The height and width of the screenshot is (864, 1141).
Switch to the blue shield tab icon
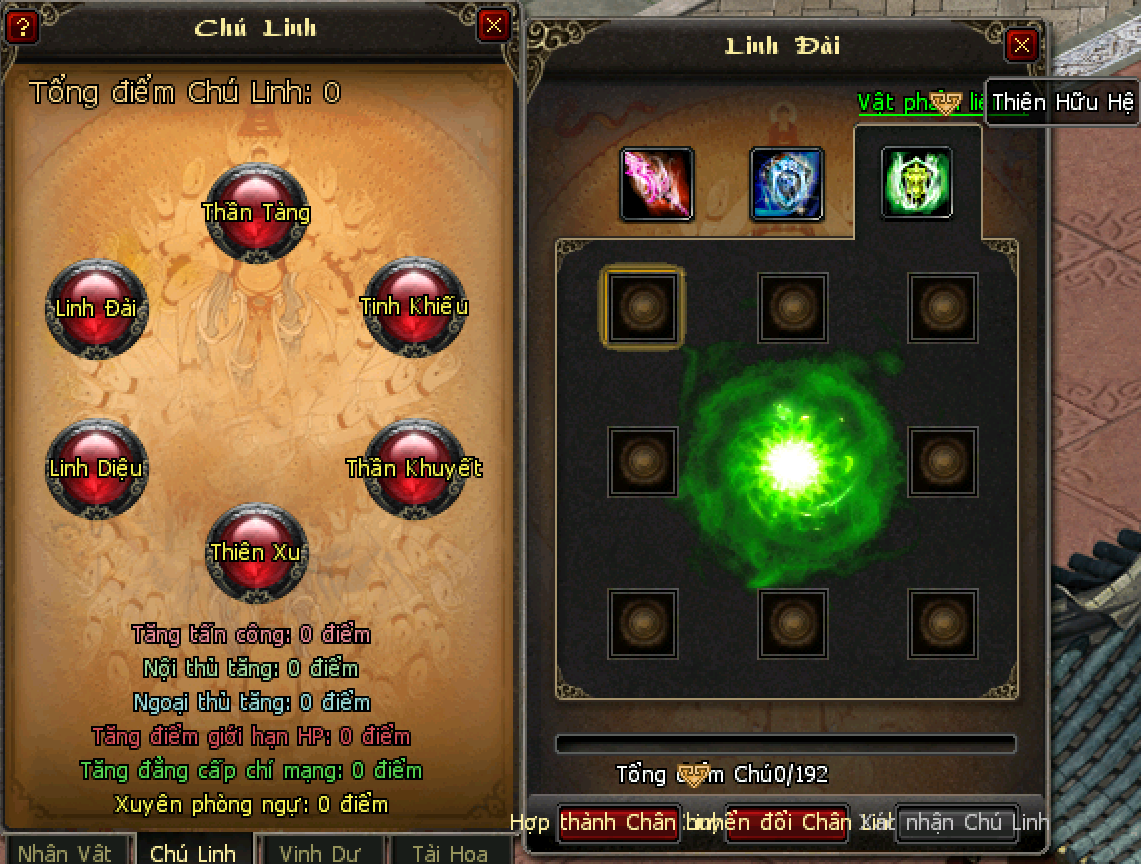(x=787, y=184)
